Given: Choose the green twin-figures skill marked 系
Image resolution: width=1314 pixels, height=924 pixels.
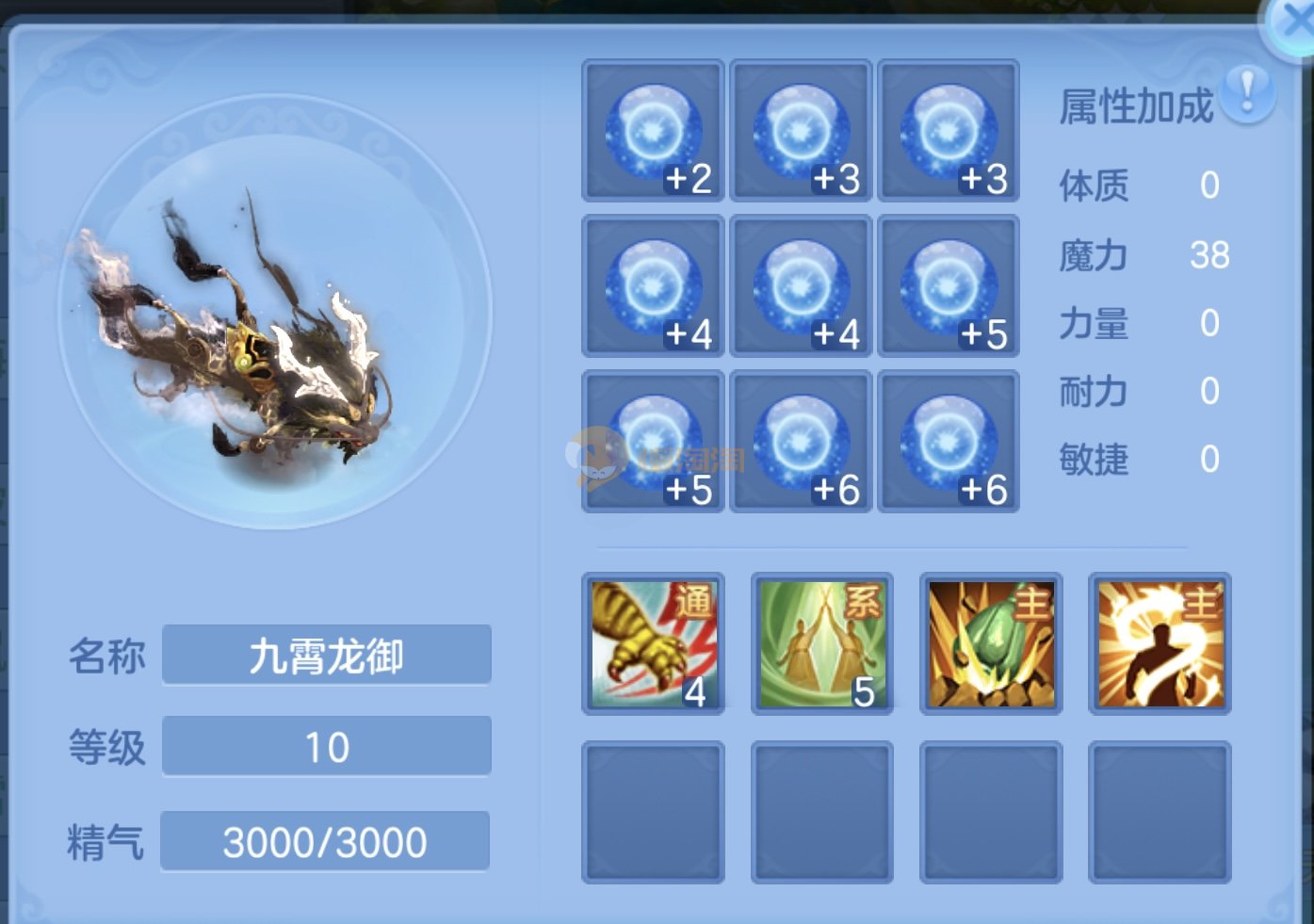Looking at the screenshot, I should (x=821, y=644).
